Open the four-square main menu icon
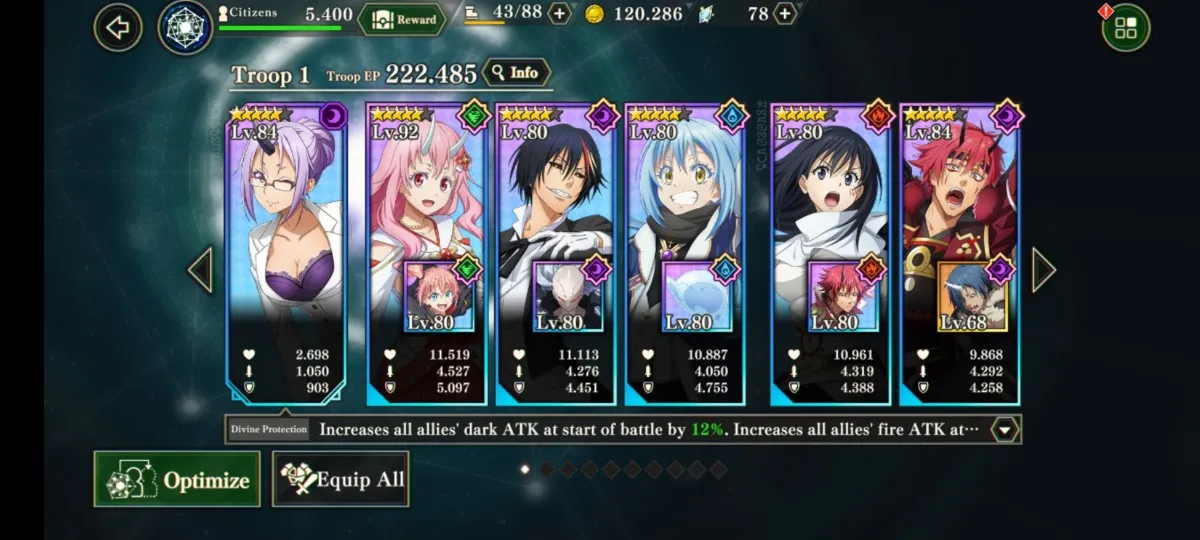The height and width of the screenshot is (540, 1200). click(x=1125, y=28)
